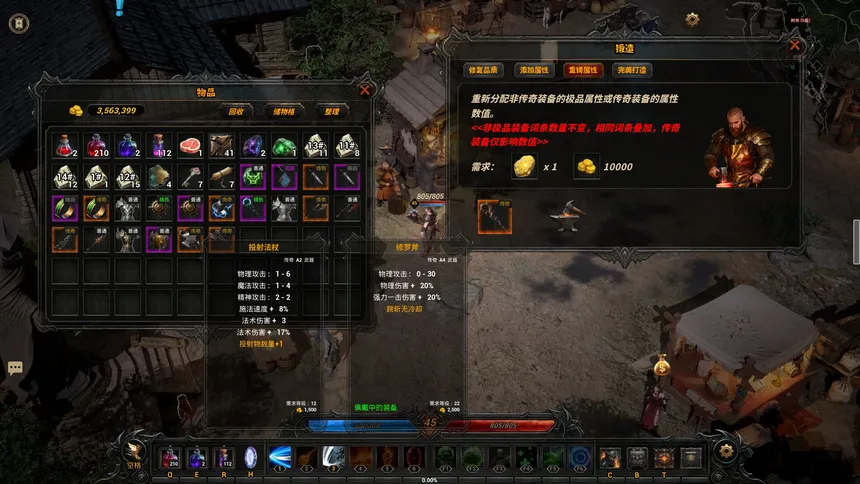Select the raw meat inventory item

(x=192, y=146)
